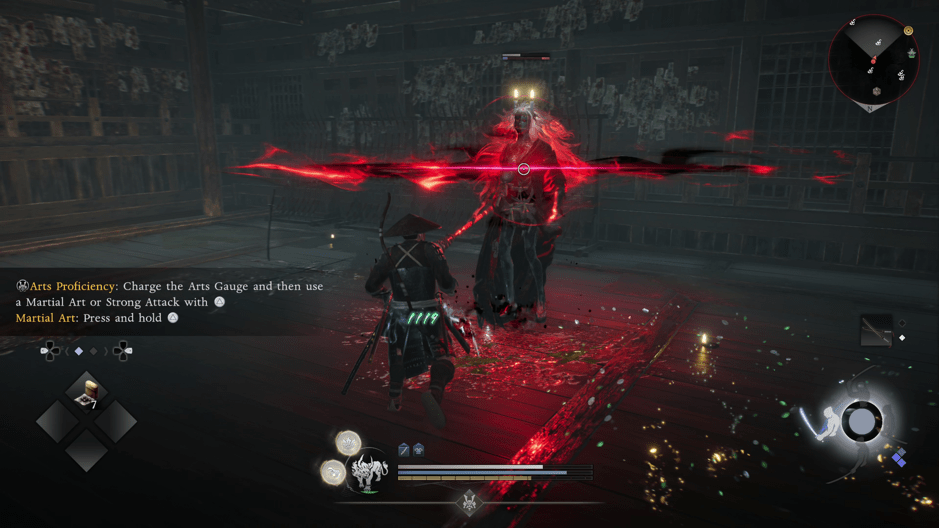Activate the guardian spirit beast icon

coord(369,472)
